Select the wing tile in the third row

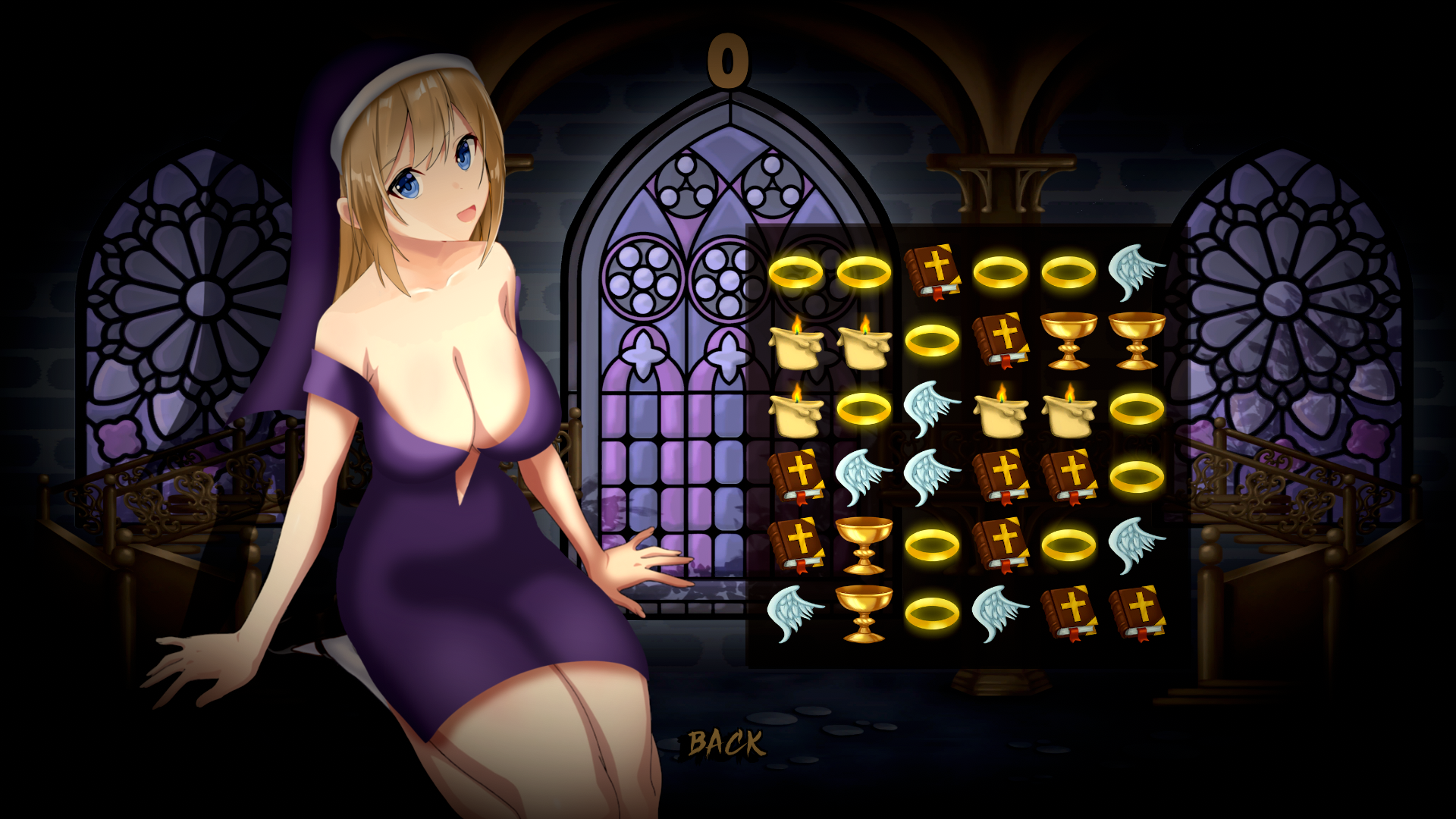[932, 409]
